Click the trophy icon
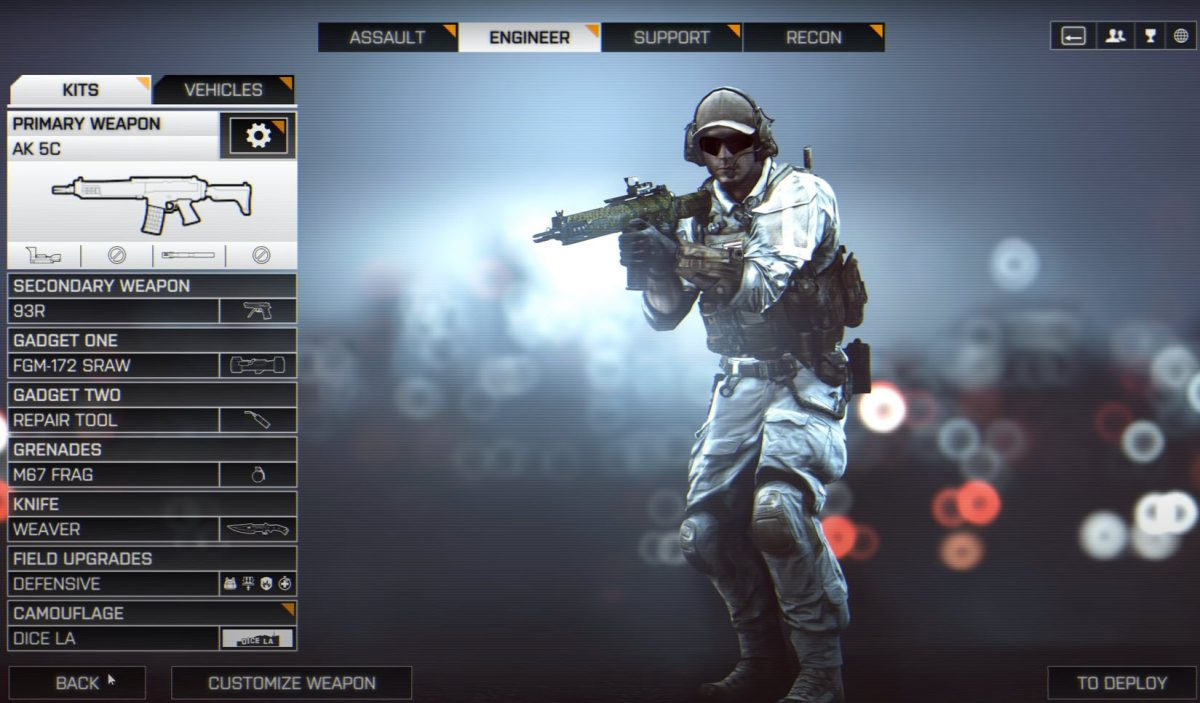 1149,36
